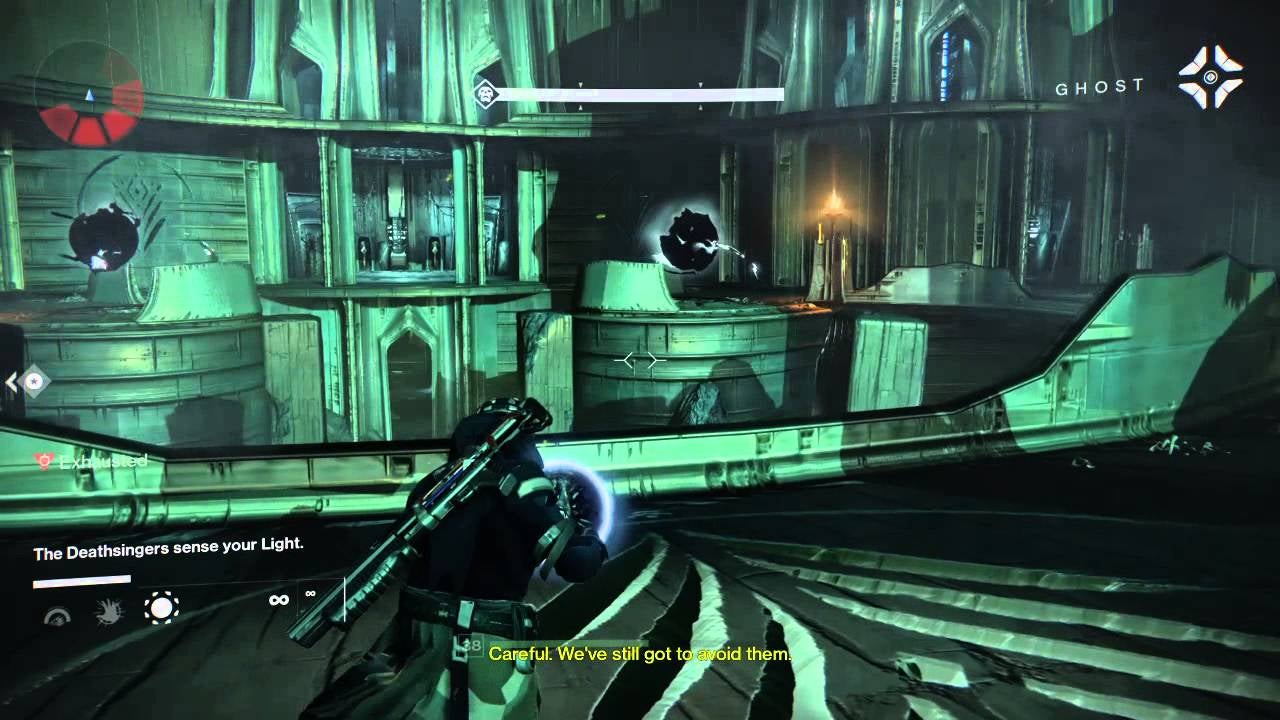The width and height of the screenshot is (1280, 720).
Task: Activate the glowing sun super ability icon
Action: [161, 607]
